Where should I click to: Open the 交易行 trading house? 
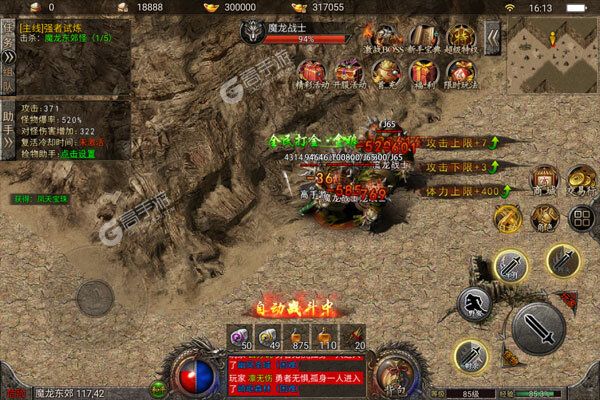579,180
